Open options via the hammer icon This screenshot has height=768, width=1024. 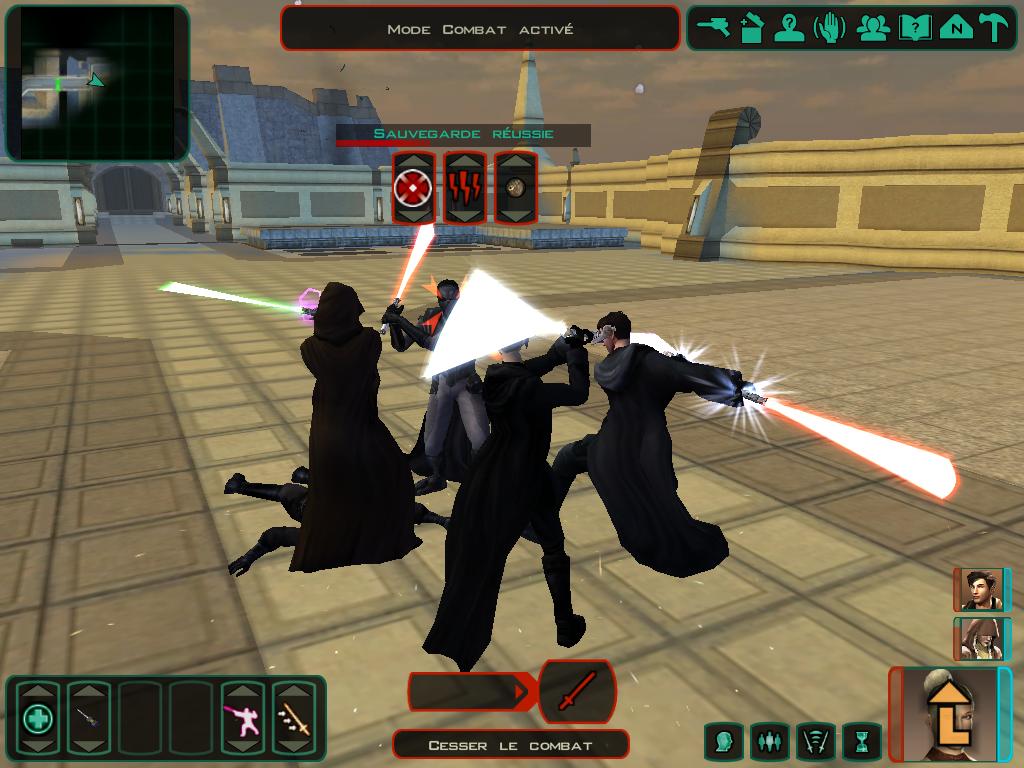tap(994, 28)
